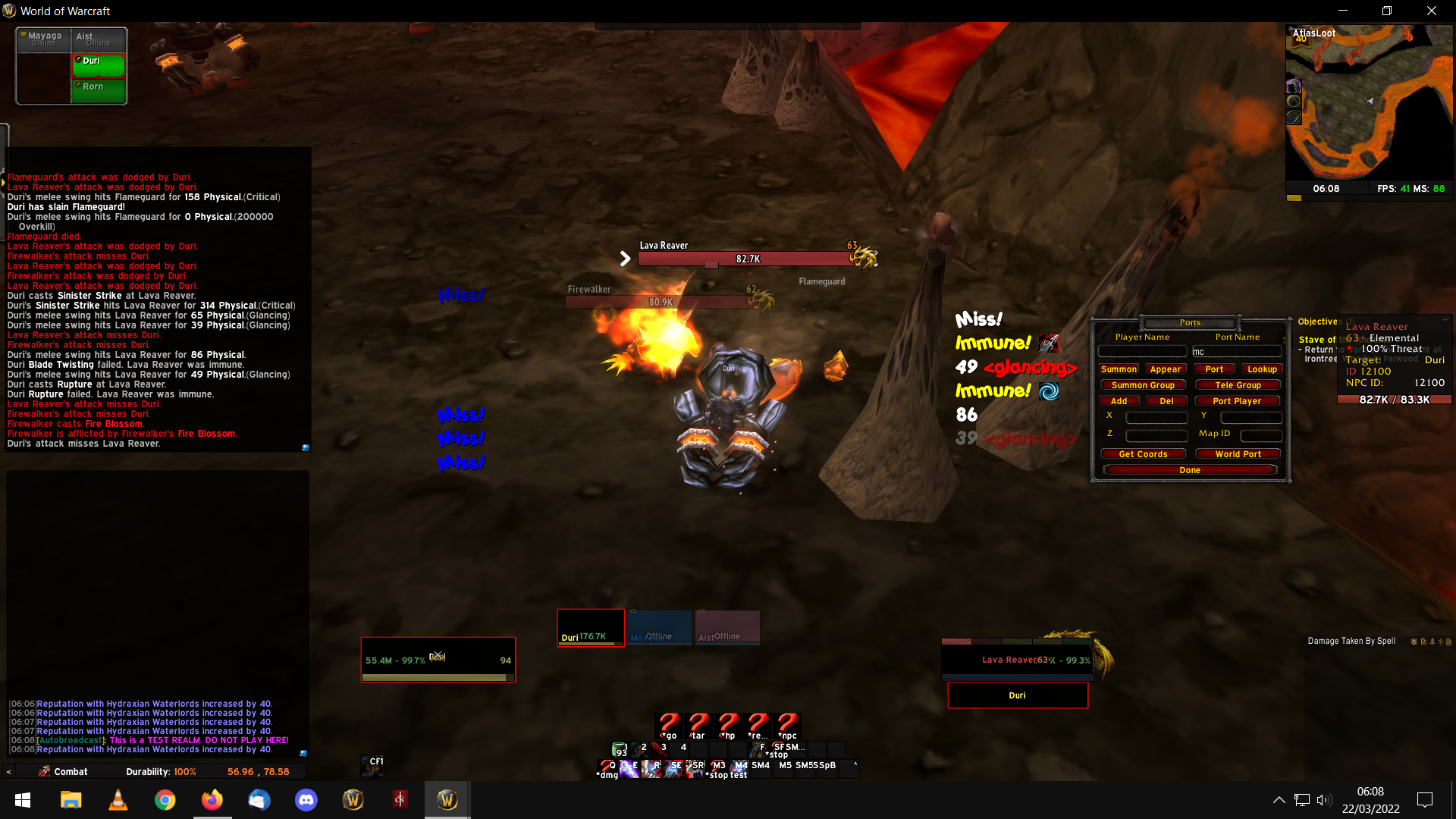
Task: Open the yellow chat tab on the left edge
Action: 4,182
